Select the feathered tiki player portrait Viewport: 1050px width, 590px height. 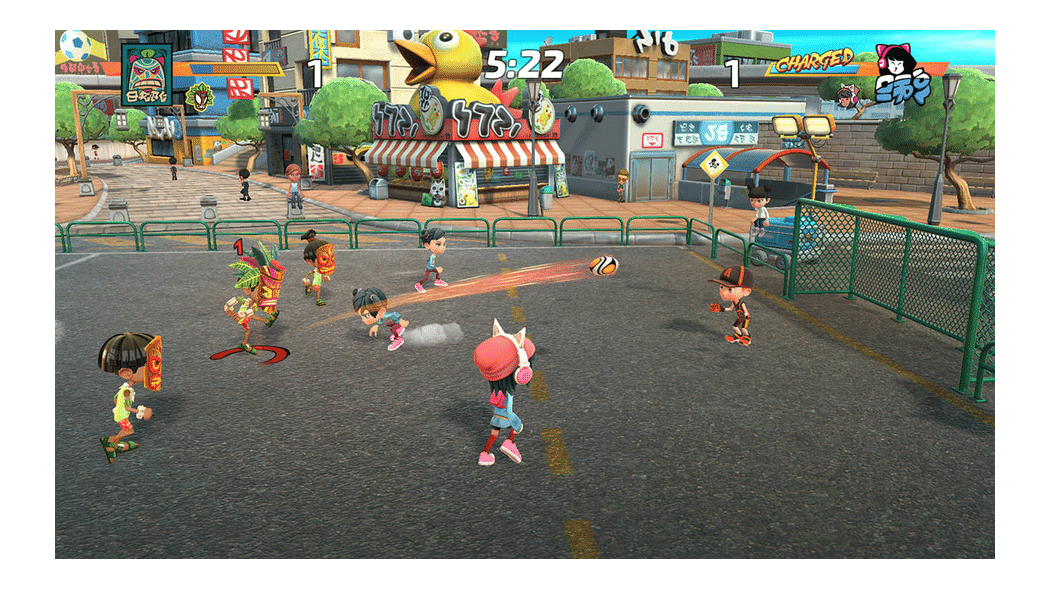(x=200, y=96)
